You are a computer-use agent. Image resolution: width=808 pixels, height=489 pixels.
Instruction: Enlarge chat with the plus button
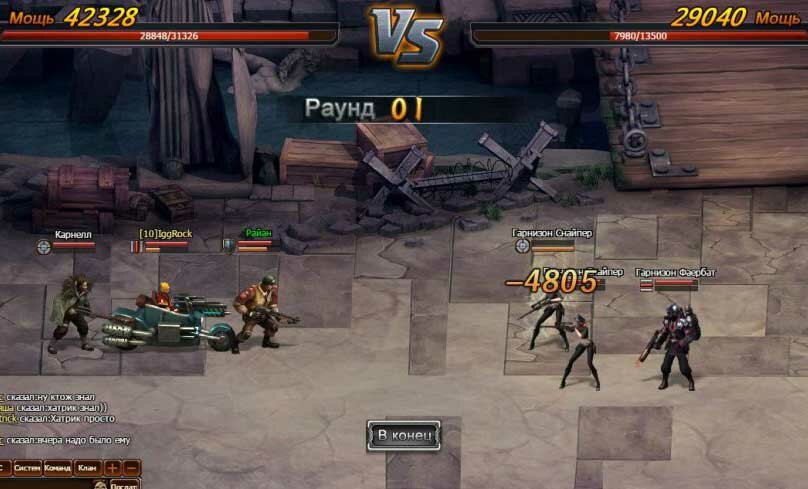coord(112,467)
